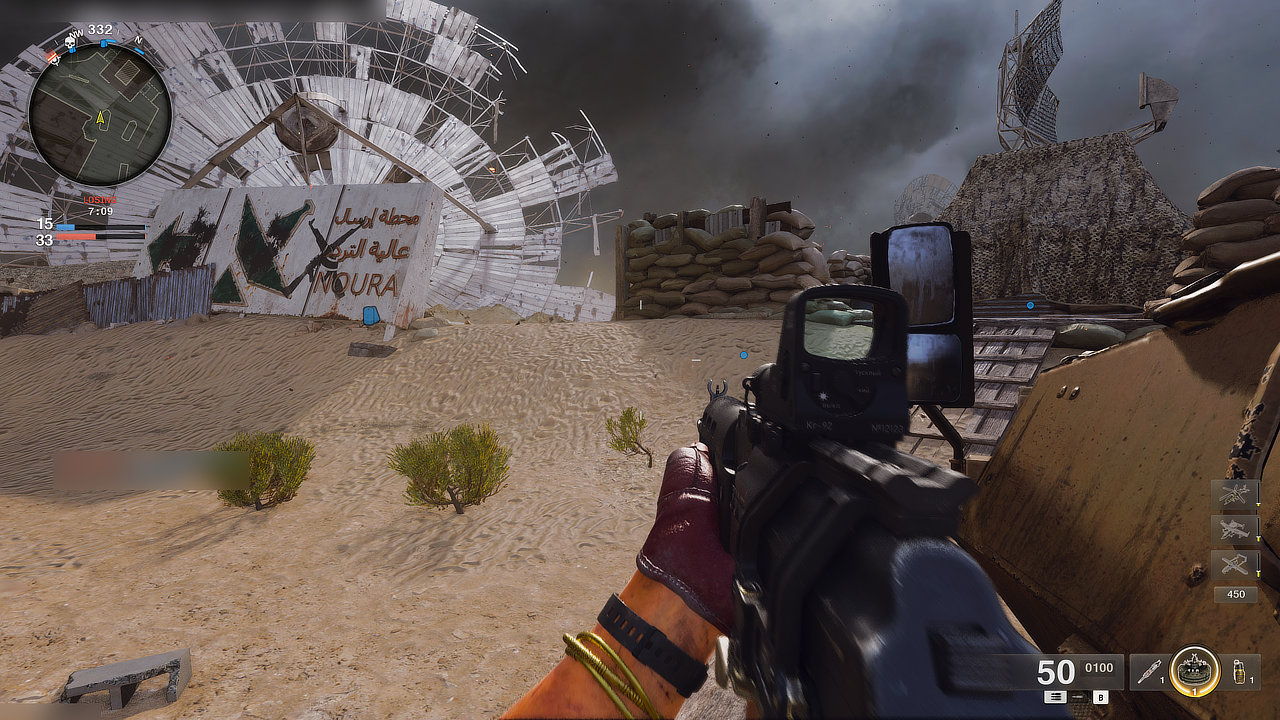Screen dimensions: 1280x720
Task: Activate the helicopter scorestreak icon
Action: (1234, 494)
